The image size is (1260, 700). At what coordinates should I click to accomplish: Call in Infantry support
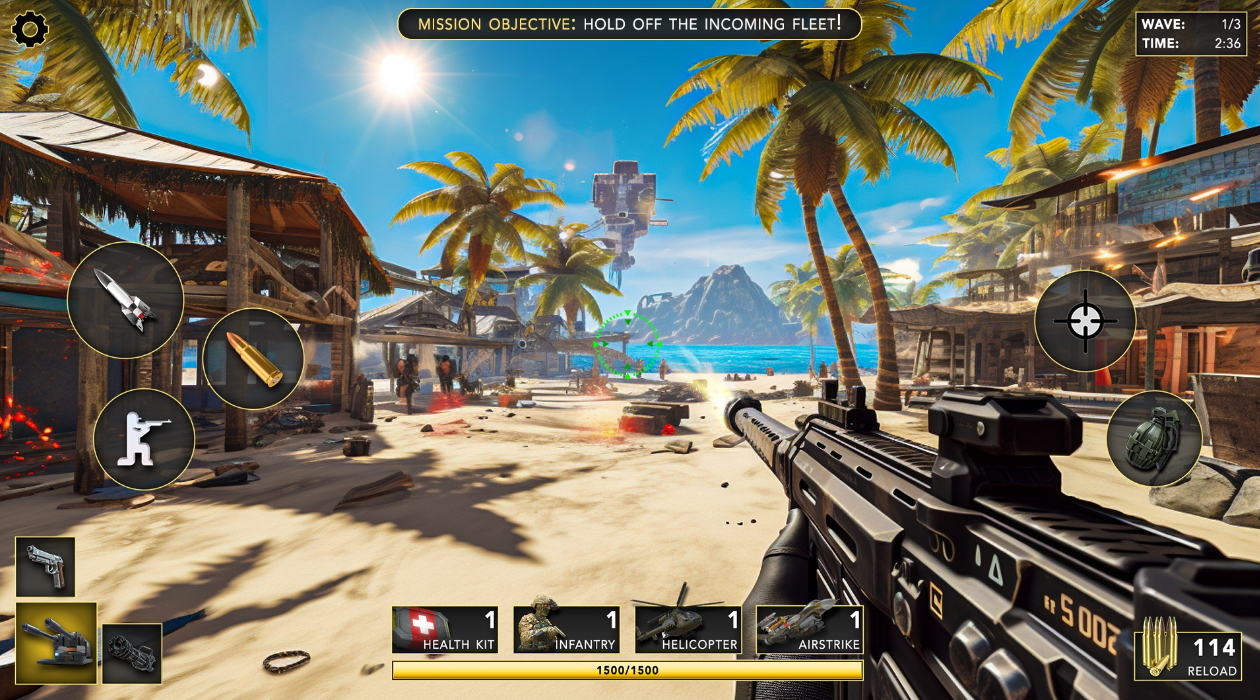(x=566, y=630)
